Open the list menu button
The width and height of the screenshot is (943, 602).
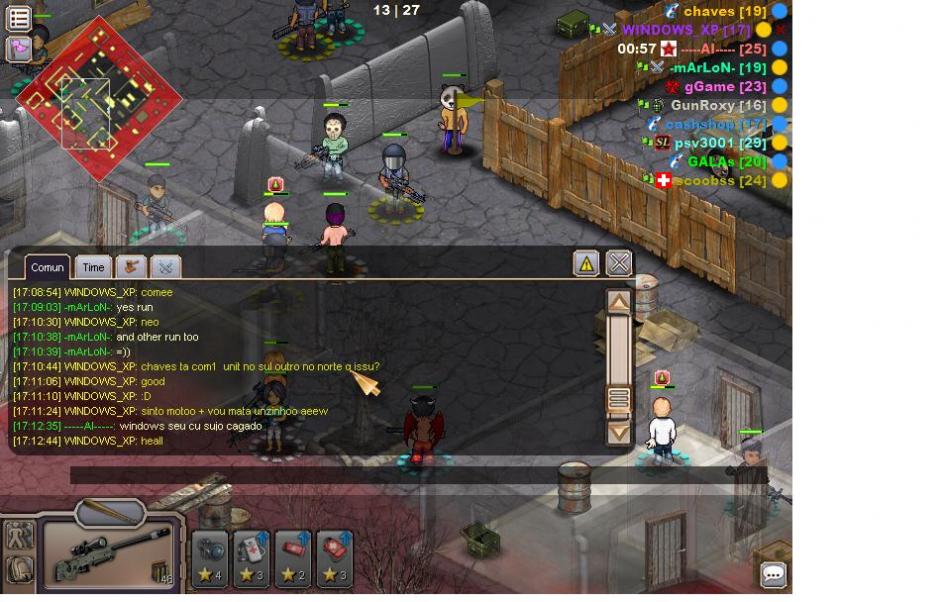(19, 18)
